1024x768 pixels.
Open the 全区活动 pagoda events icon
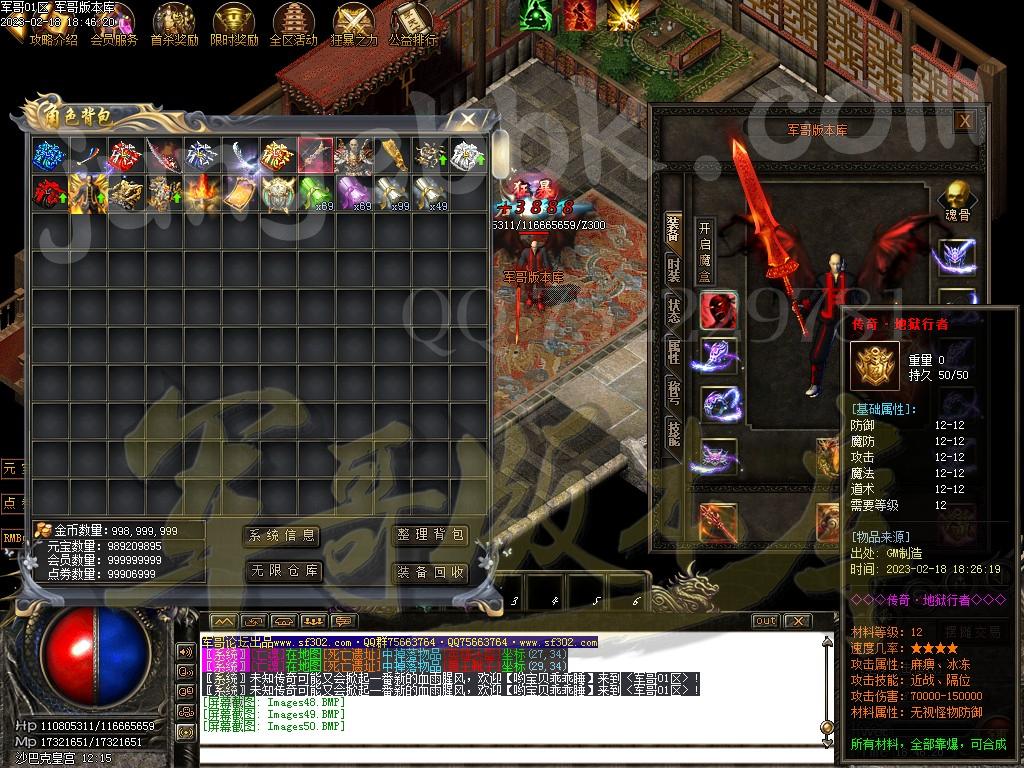[x=293, y=24]
